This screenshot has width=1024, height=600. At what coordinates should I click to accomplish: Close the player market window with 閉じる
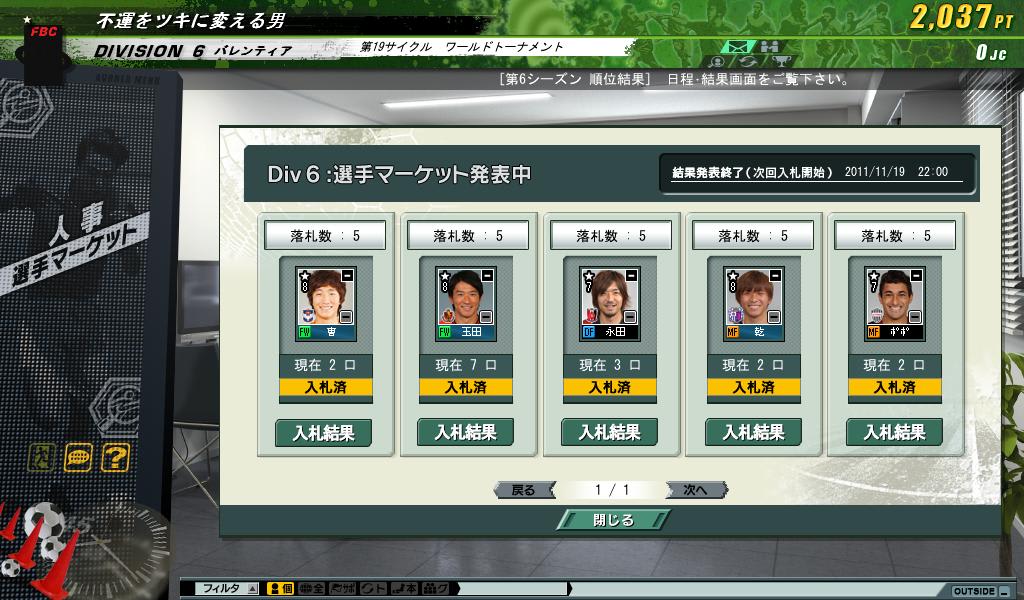[612, 520]
